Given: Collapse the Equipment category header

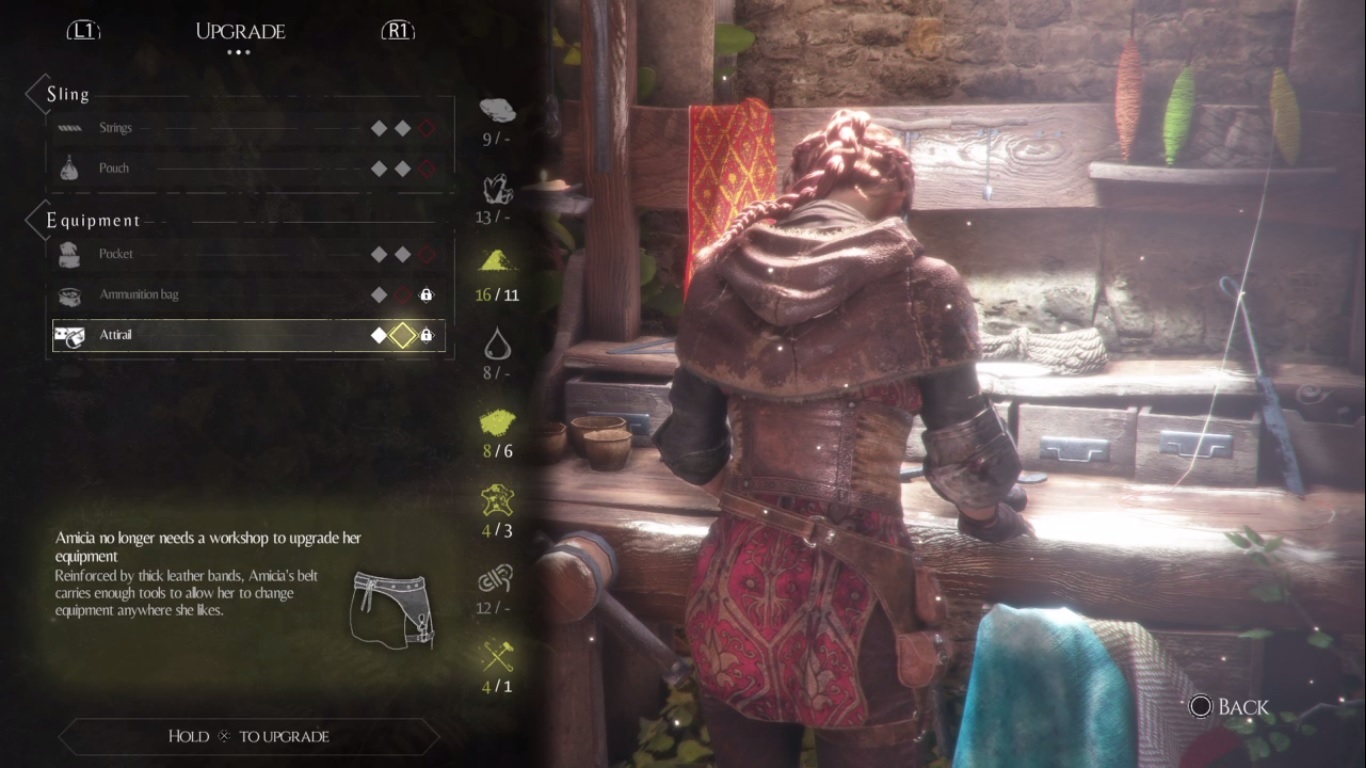Looking at the screenshot, I should [93, 221].
